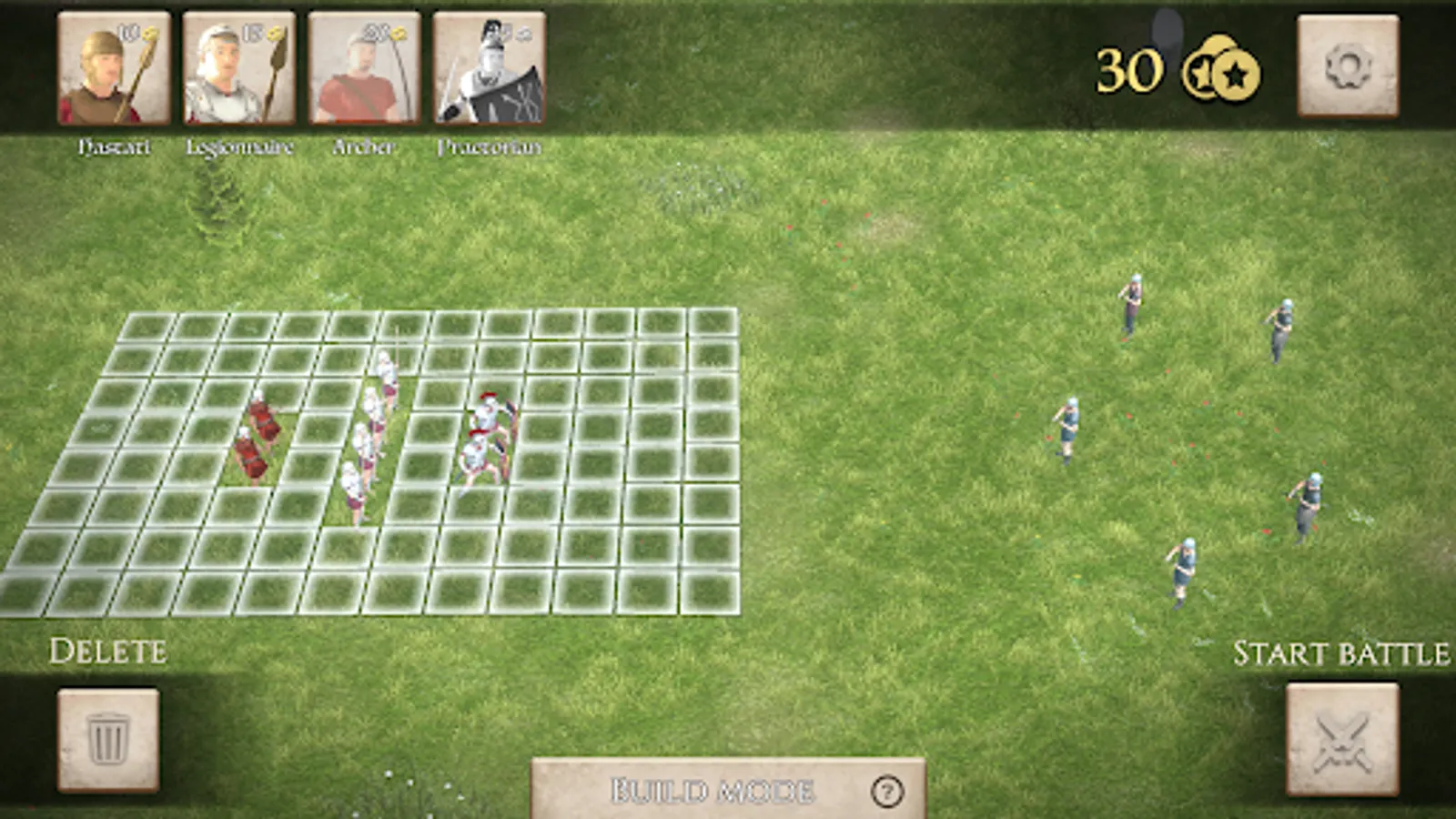Click the trash can delete icon
1456x819 pixels.
tap(109, 737)
